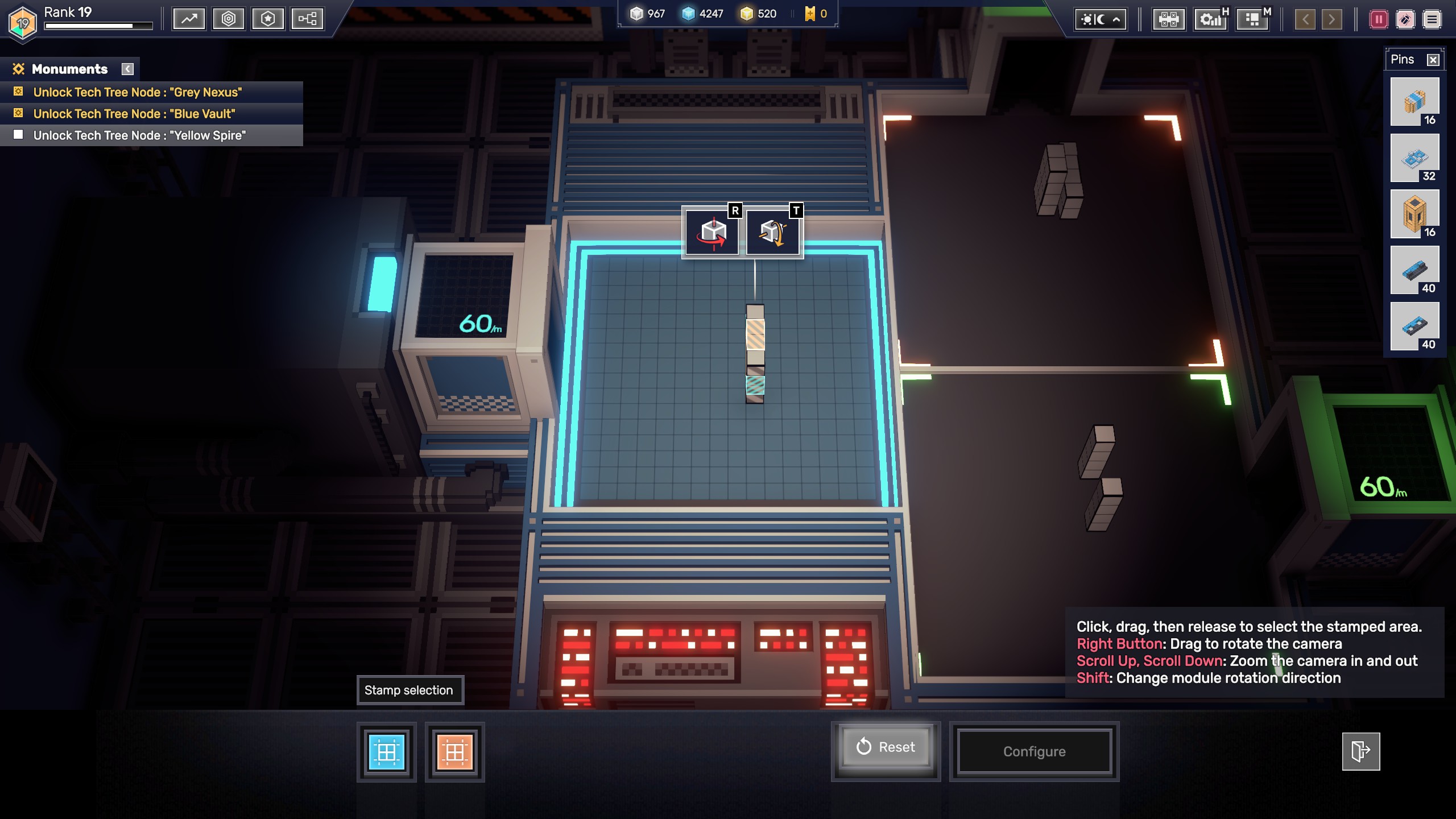Screen dimensions: 1456x819
Task: Click the Configure button
Action: 1034,752
